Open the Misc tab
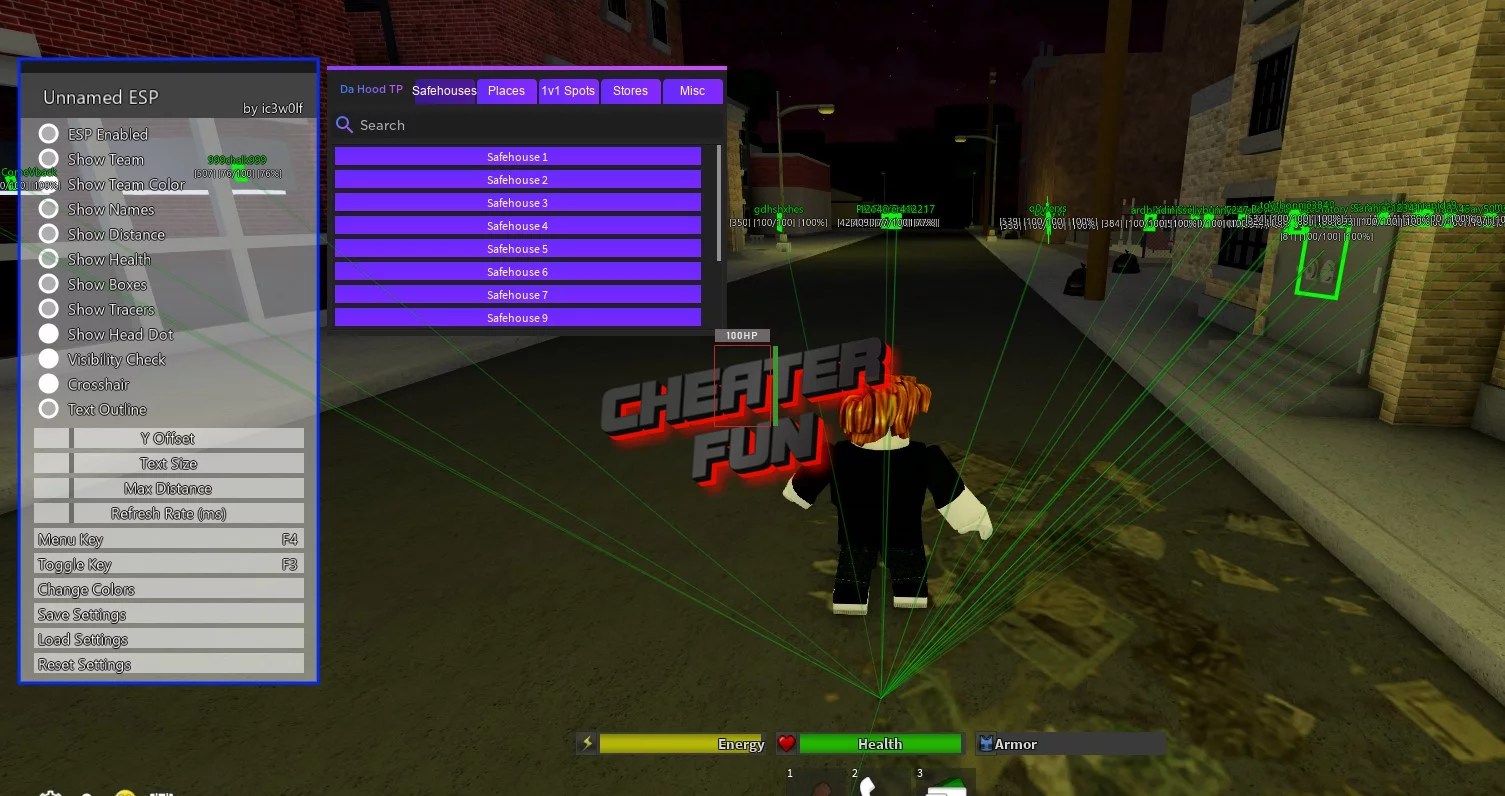This screenshot has height=796, width=1505. pyautogui.click(x=693, y=90)
